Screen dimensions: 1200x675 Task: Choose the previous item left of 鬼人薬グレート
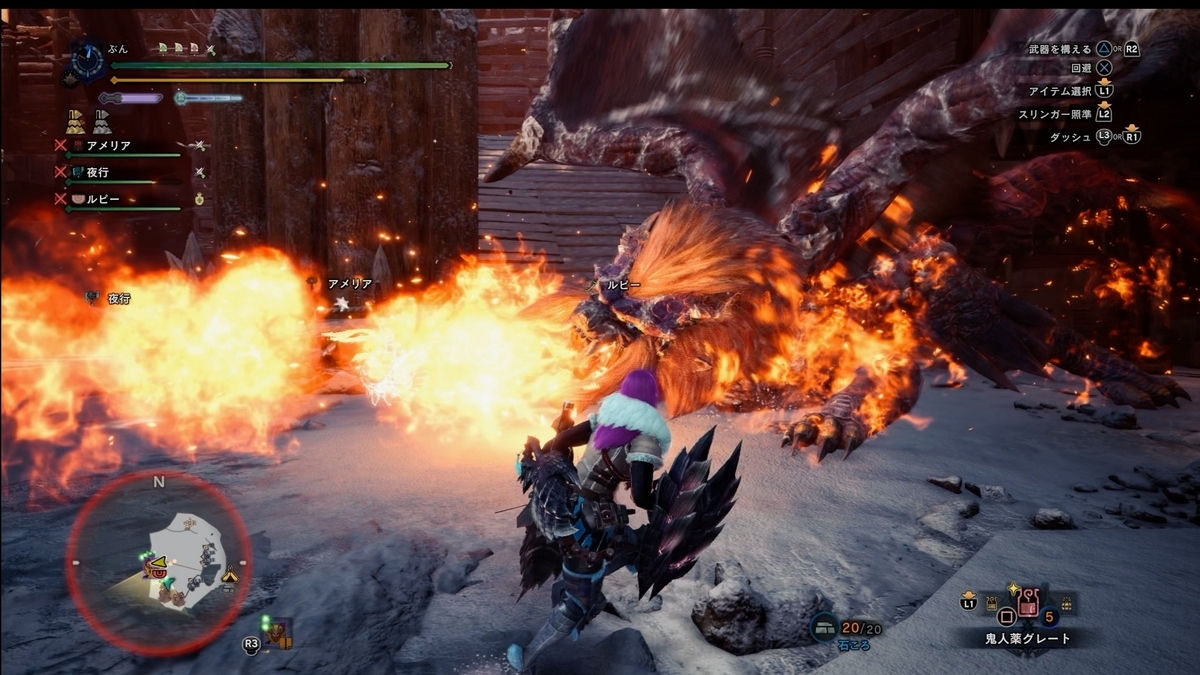click(x=994, y=603)
